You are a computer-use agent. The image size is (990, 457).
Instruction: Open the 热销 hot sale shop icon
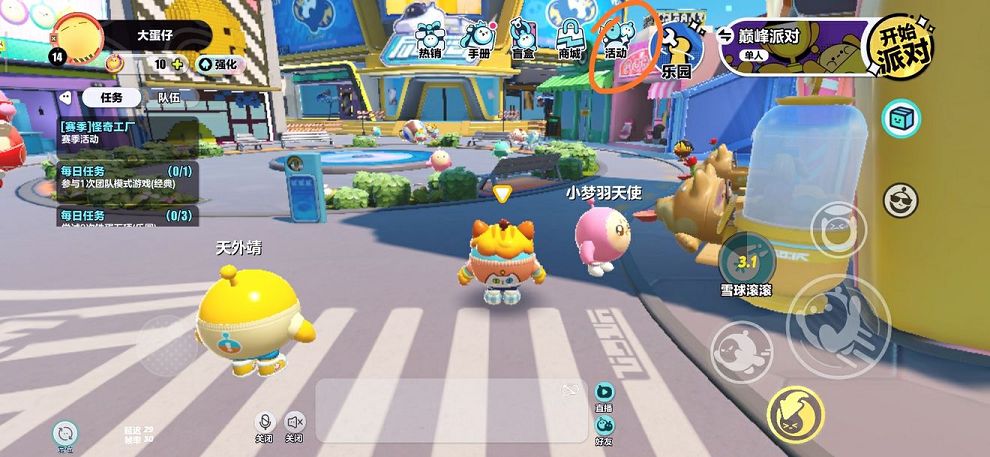point(430,38)
